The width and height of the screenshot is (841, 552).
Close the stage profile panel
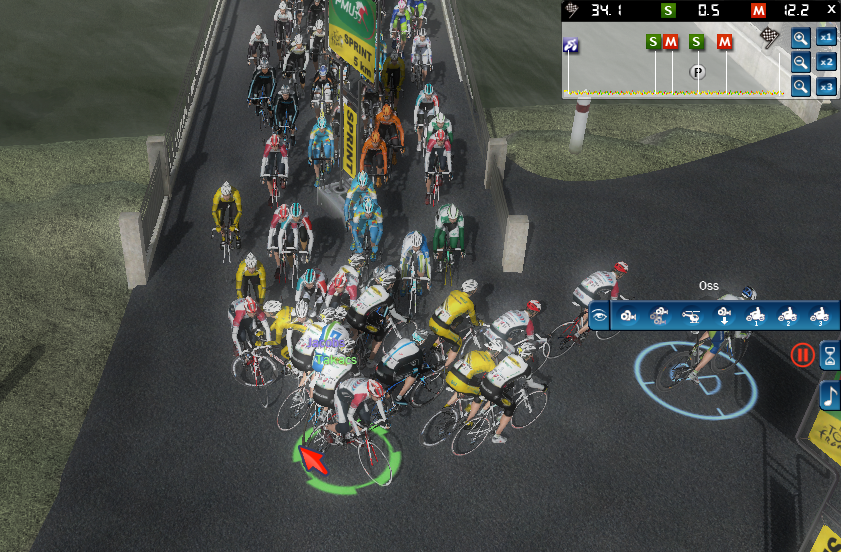pos(832,10)
